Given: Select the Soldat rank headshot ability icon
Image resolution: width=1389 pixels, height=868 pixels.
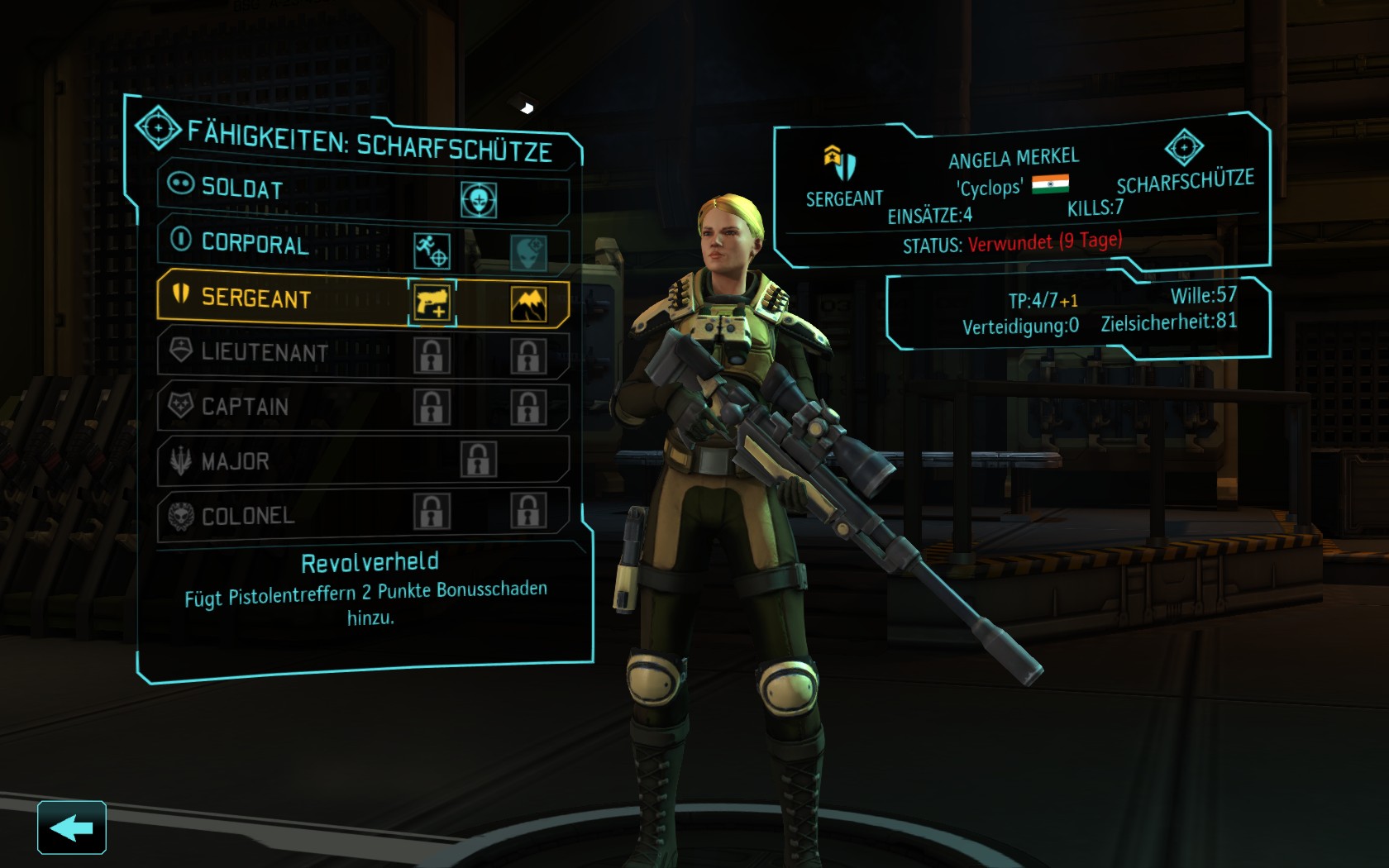Looking at the screenshot, I should pos(479,199).
